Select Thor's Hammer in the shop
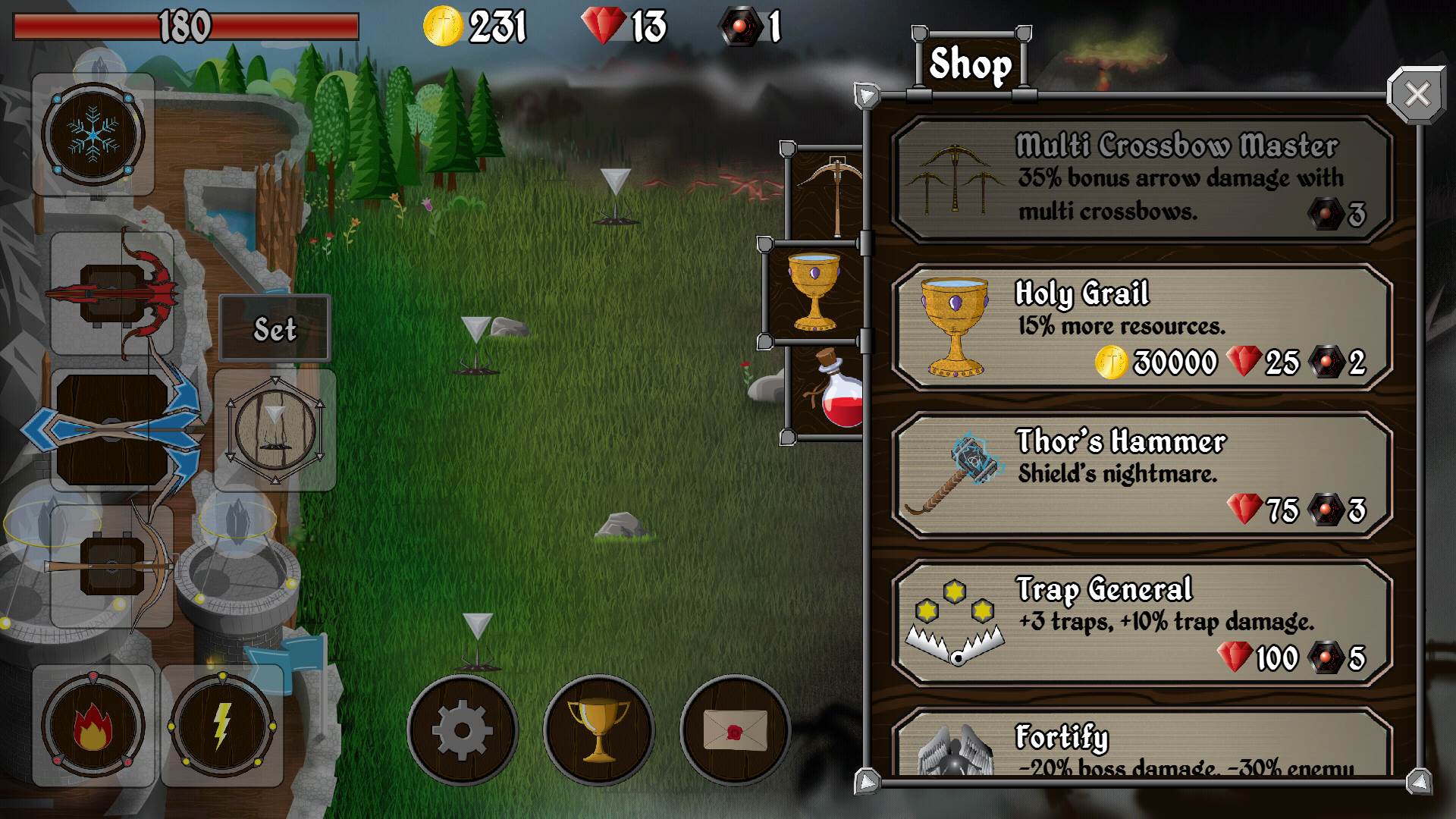Viewport: 1456px width, 819px height. pos(1141,475)
